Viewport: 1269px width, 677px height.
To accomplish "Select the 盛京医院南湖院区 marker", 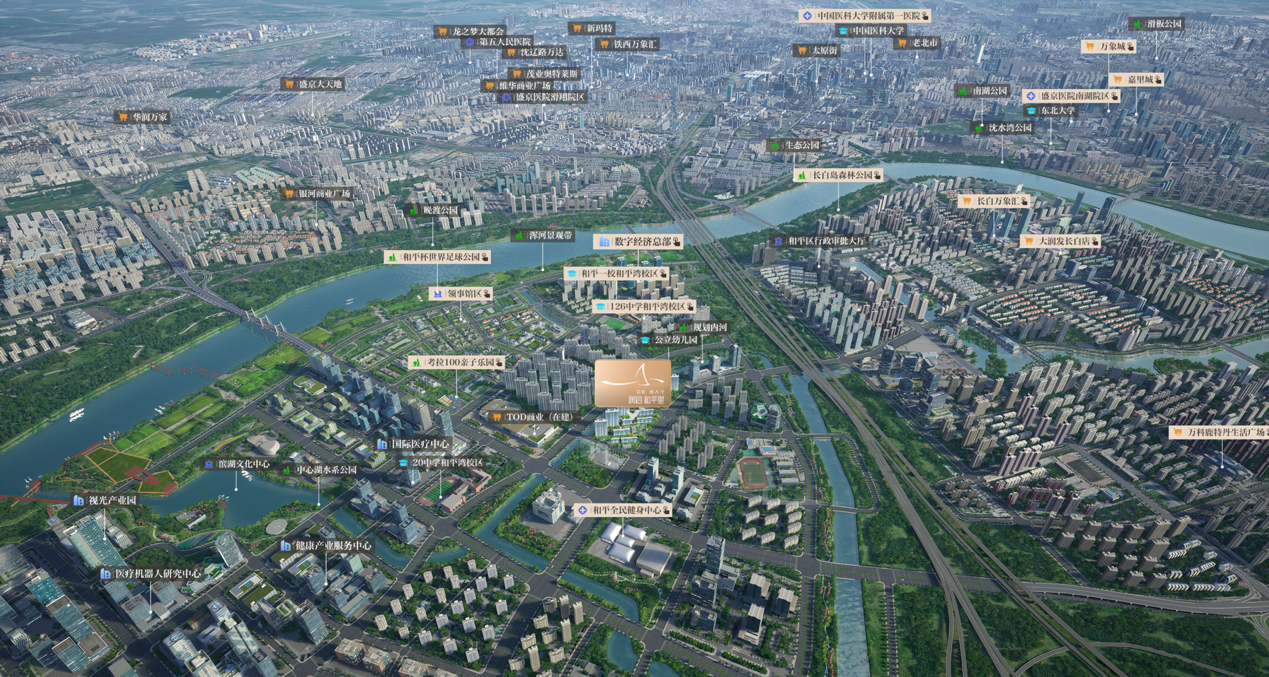I will [1070, 96].
